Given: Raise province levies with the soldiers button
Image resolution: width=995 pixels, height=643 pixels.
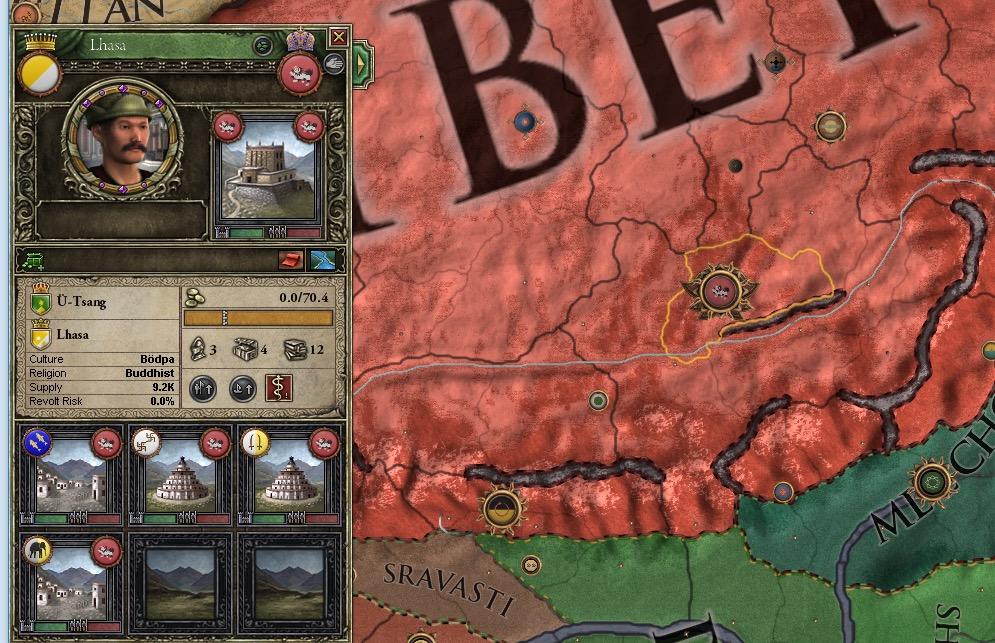Looking at the screenshot, I should [204, 388].
